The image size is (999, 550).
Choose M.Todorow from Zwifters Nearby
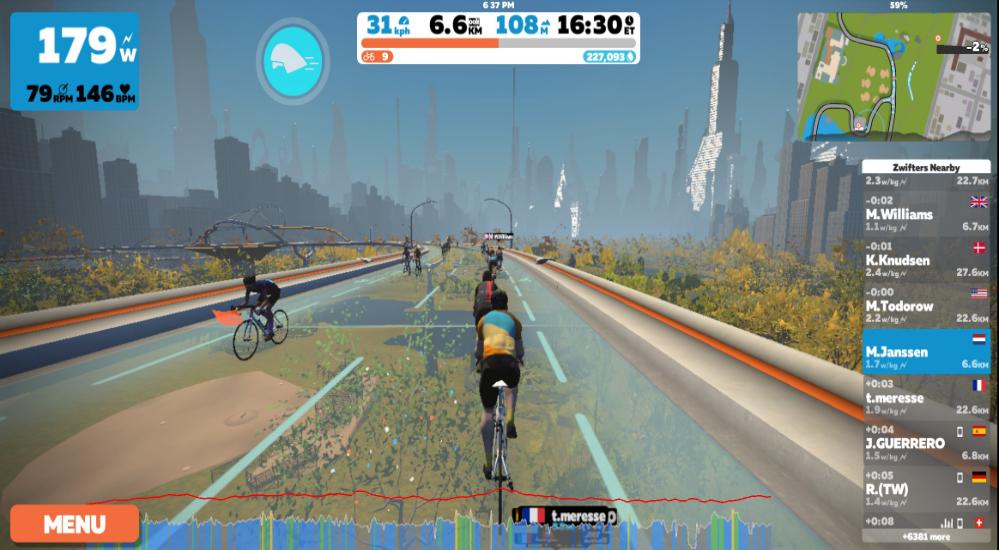[x=926, y=306]
